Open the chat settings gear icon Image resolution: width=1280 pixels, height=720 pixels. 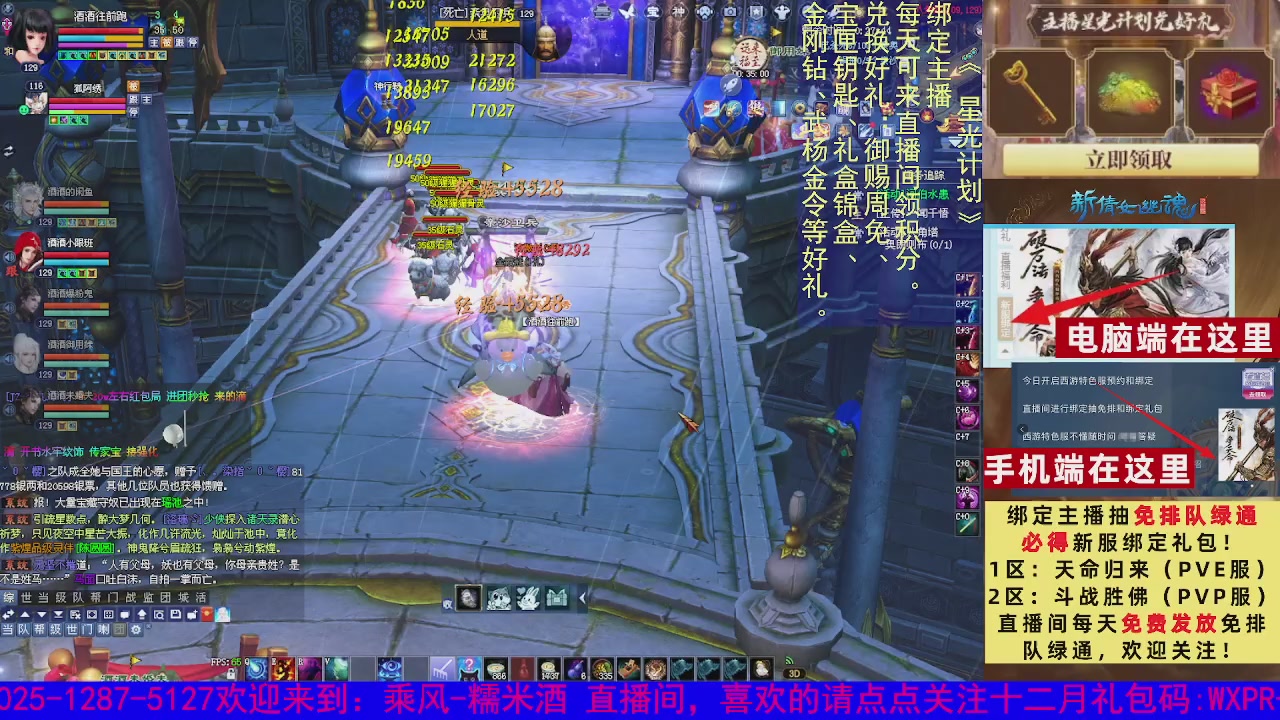pos(135,629)
